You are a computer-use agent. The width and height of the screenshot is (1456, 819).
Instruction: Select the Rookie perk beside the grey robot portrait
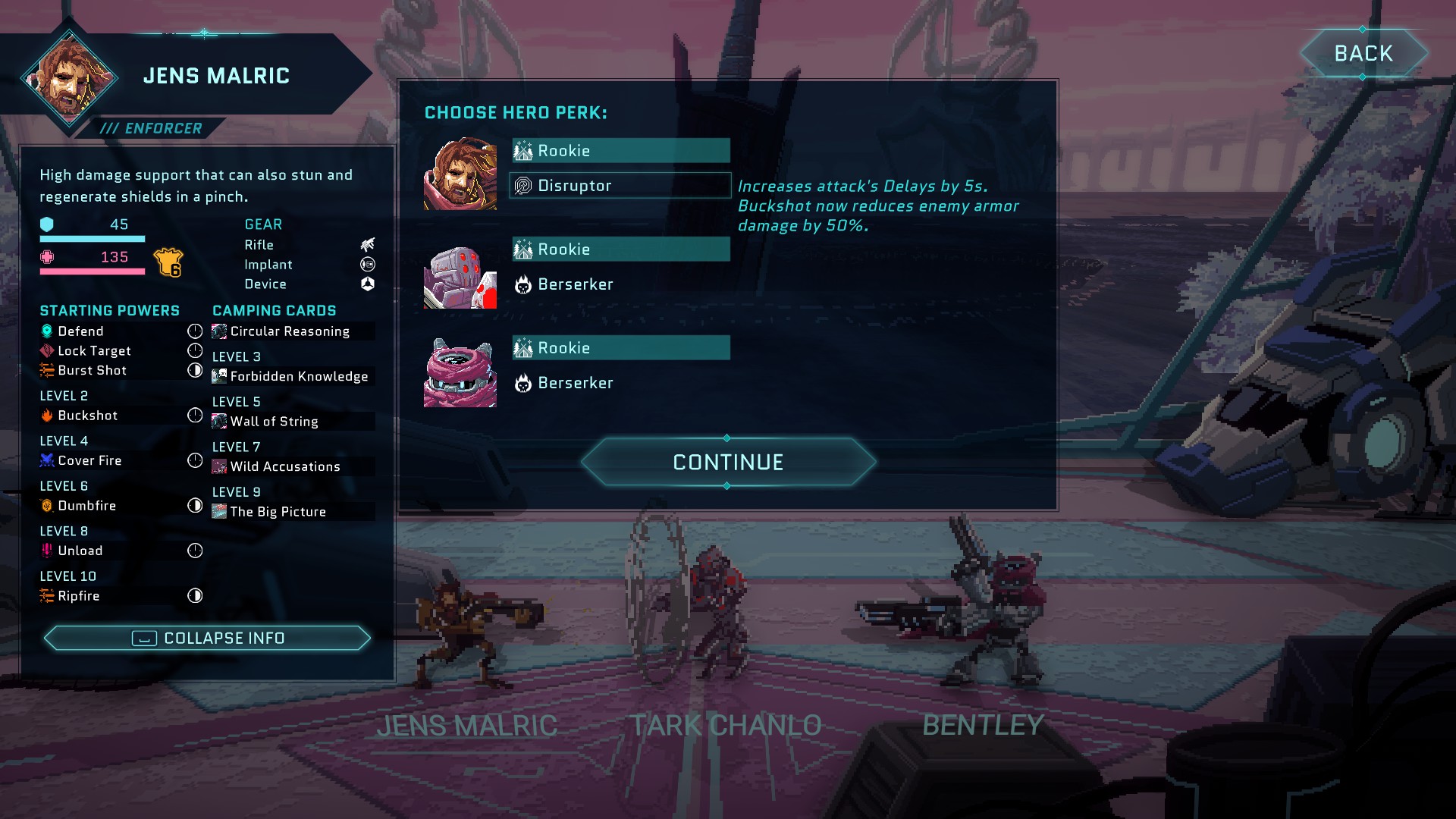[x=620, y=249]
